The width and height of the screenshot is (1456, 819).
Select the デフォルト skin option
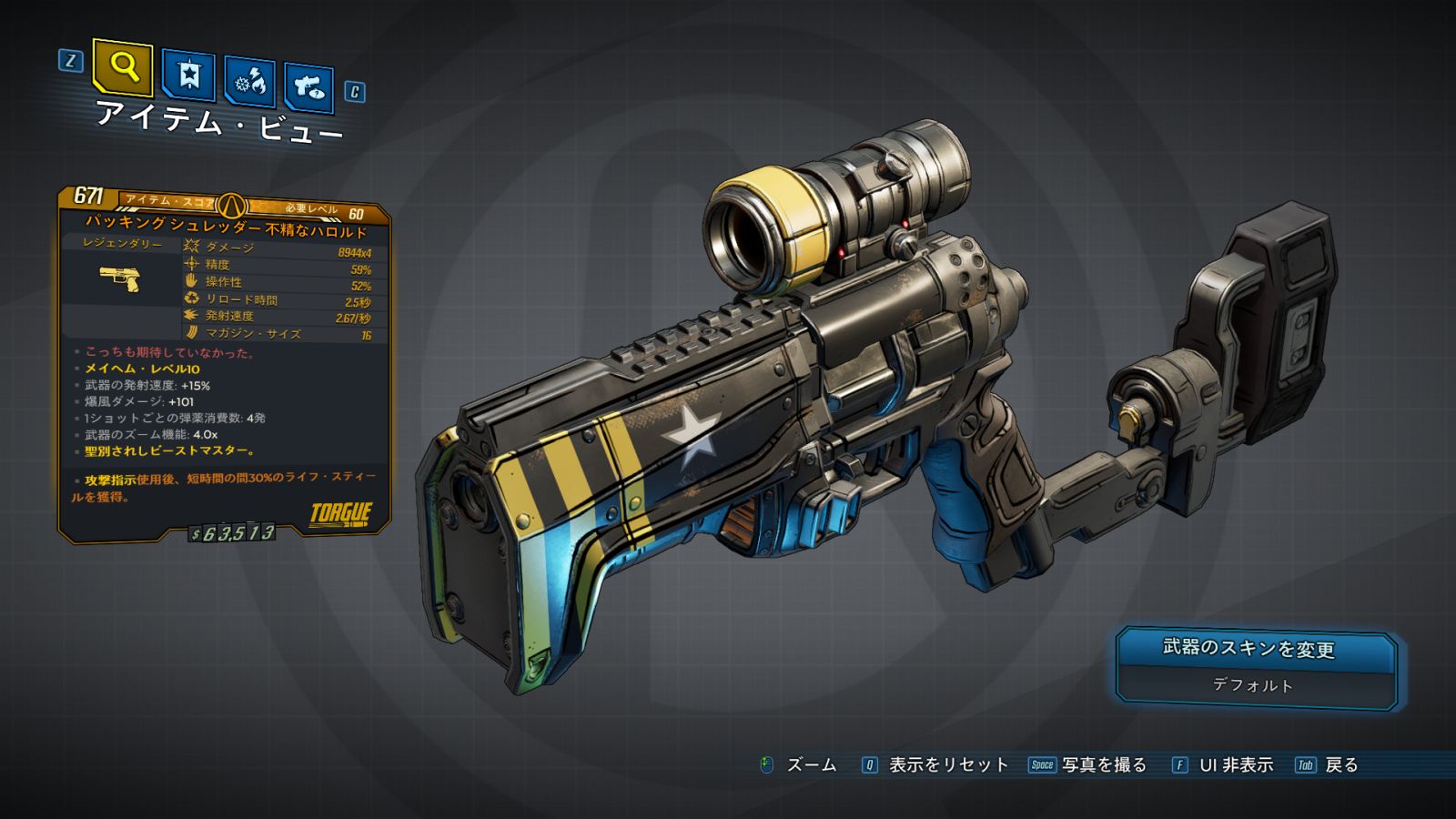1252,685
